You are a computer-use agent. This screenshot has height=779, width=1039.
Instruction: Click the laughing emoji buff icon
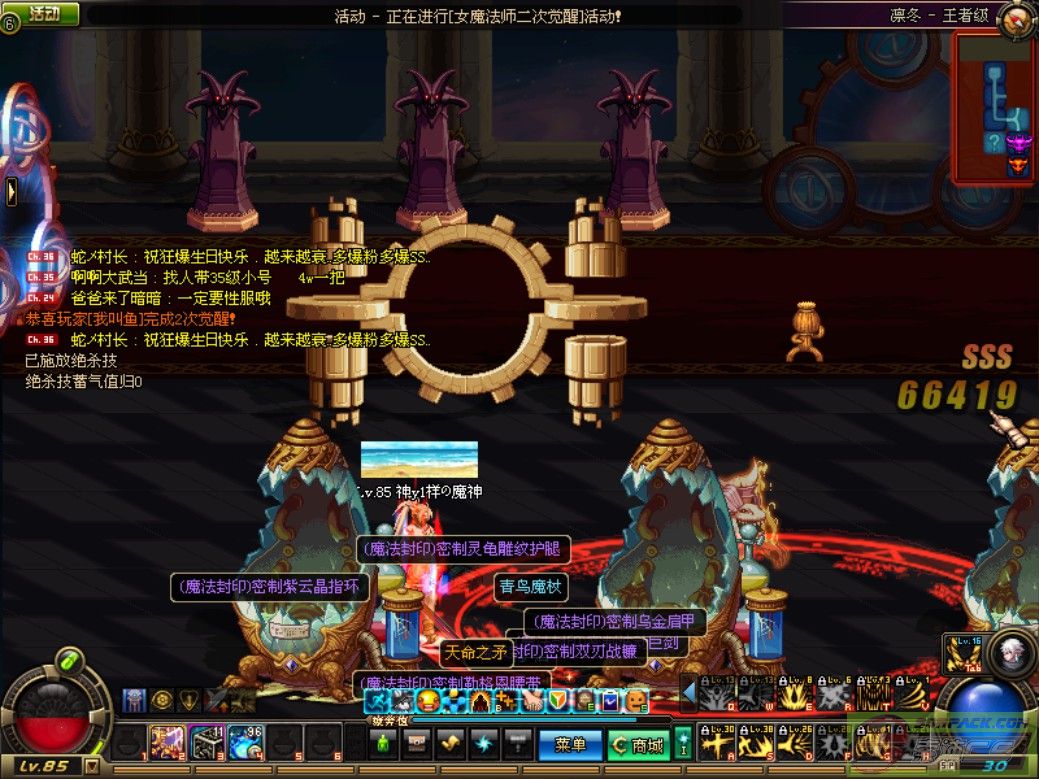pyautogui.click(x=428, y=700)
